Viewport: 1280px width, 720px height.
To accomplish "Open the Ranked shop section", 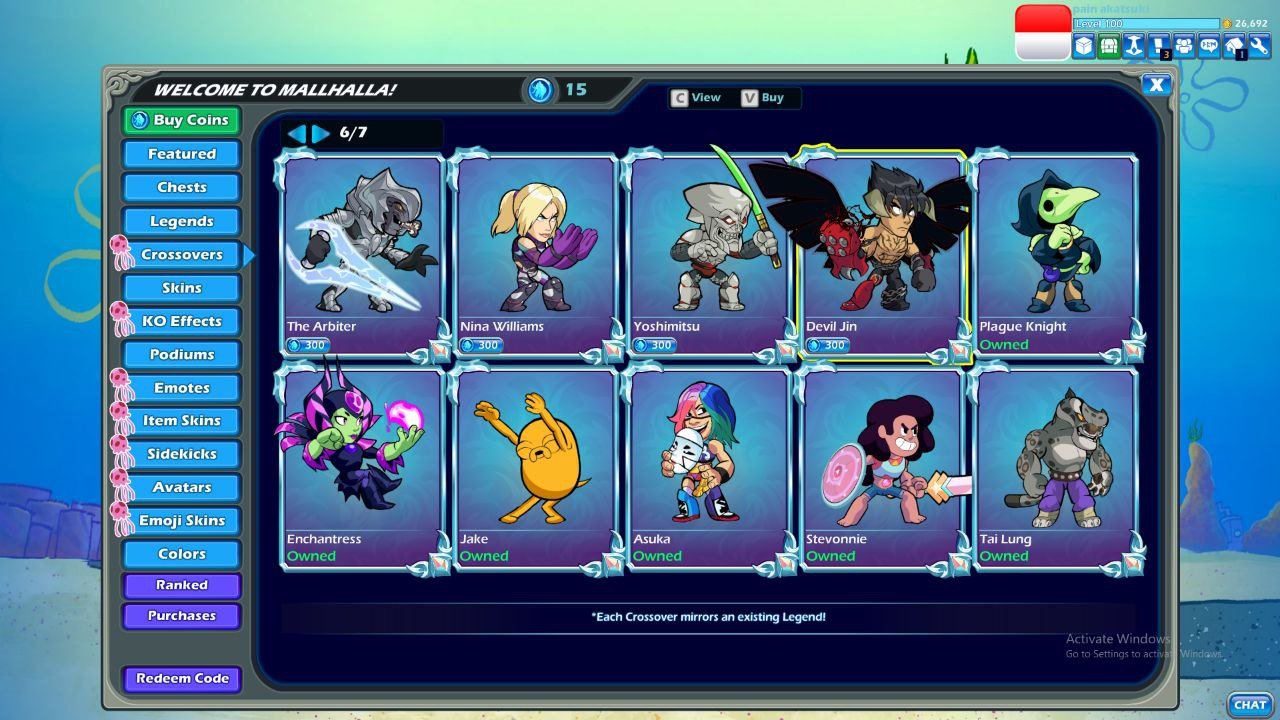I will [x=181, y=585].
